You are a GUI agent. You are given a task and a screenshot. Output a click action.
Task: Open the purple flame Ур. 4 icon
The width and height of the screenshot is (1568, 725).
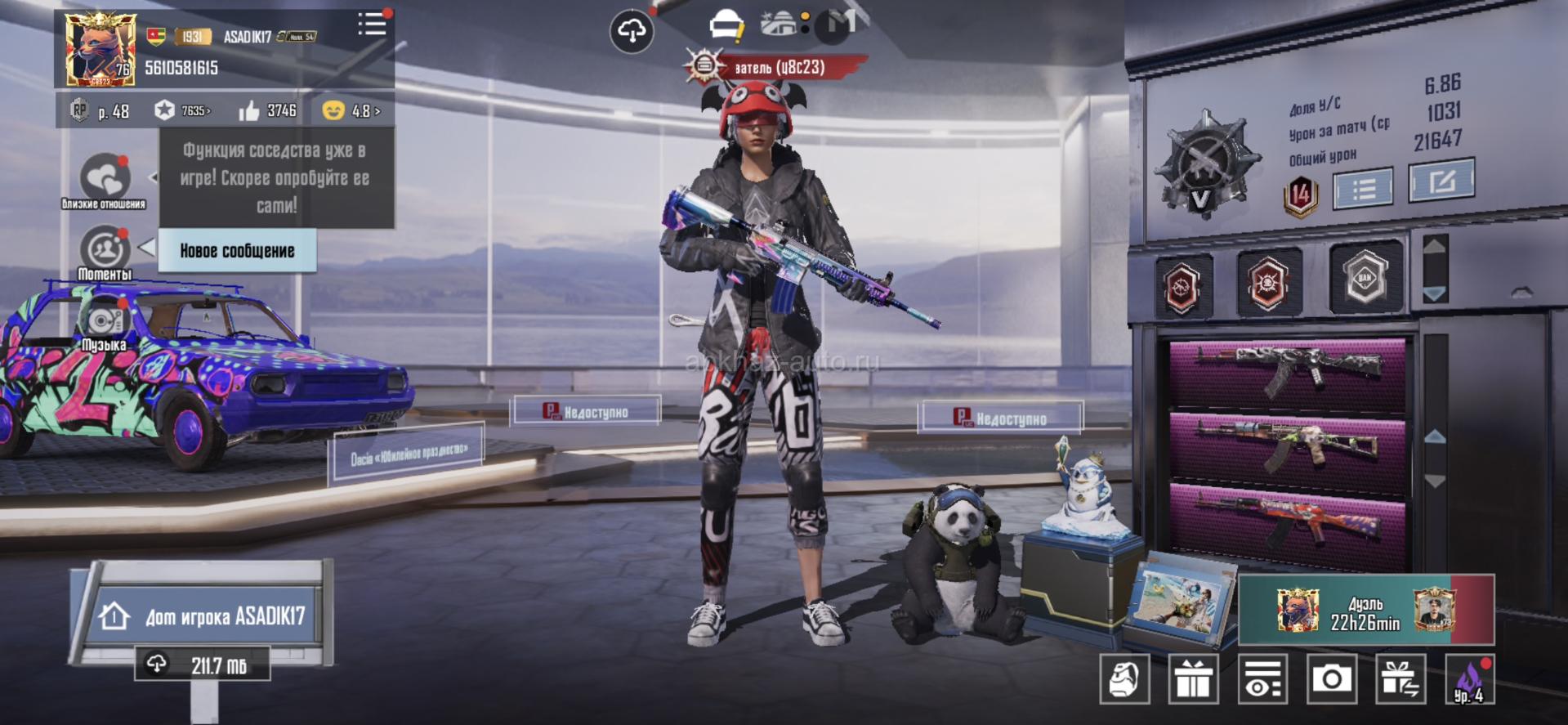pos(1469,678)
